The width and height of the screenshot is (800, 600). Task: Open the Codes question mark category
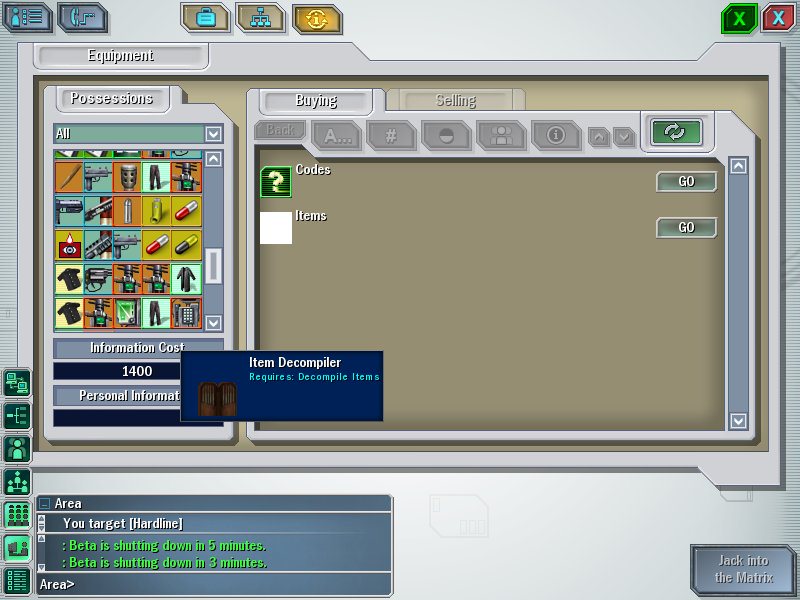[276, 182]
